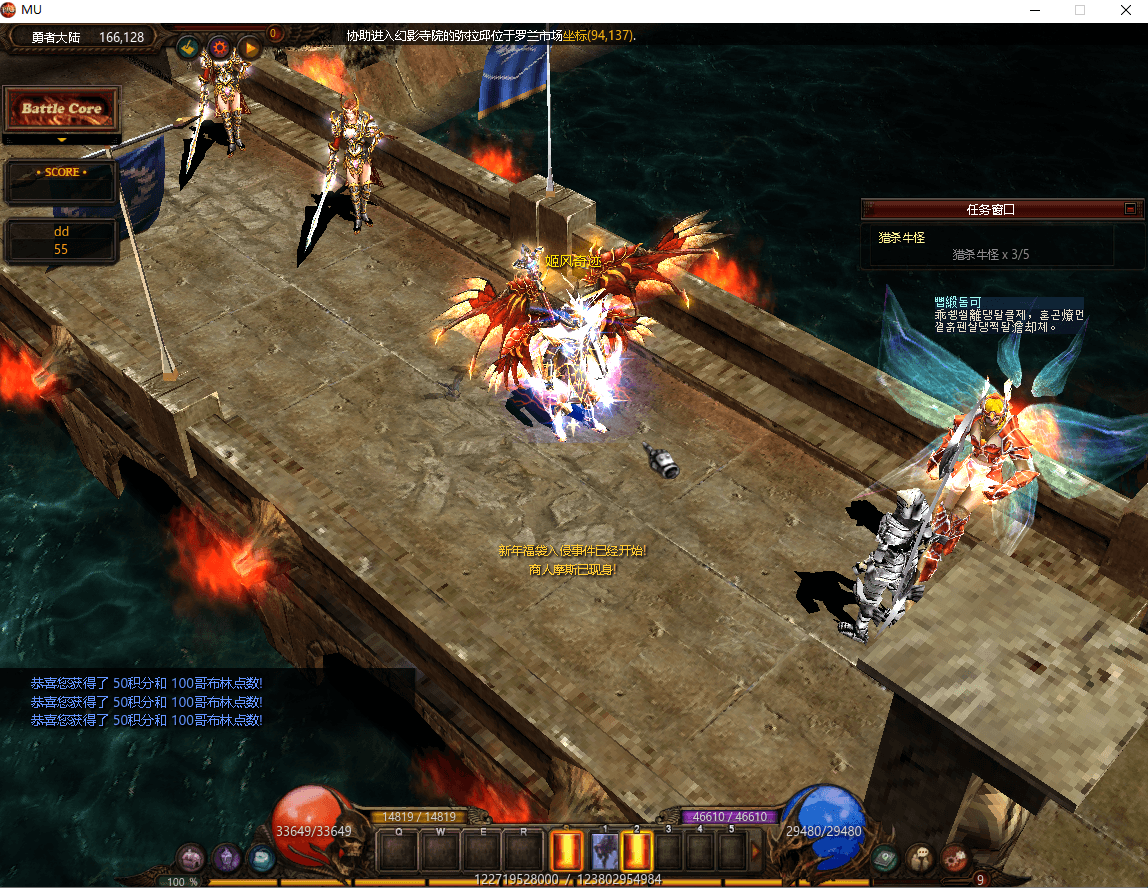Show next hotbar page with orange arrow
The width and height of the screenshot is (1148, 888).
757,851
